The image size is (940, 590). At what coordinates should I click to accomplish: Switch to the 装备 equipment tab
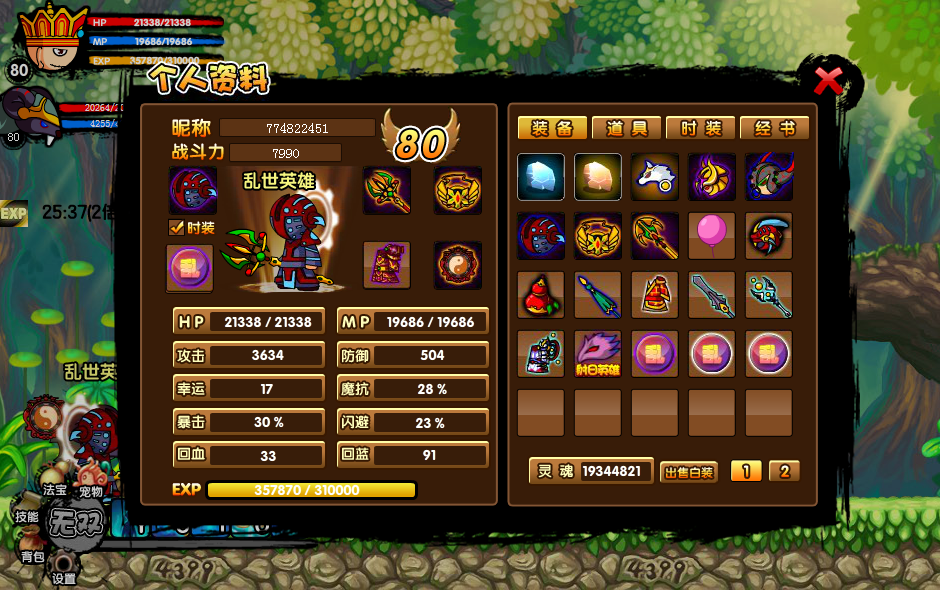click(x=552, y=128)
